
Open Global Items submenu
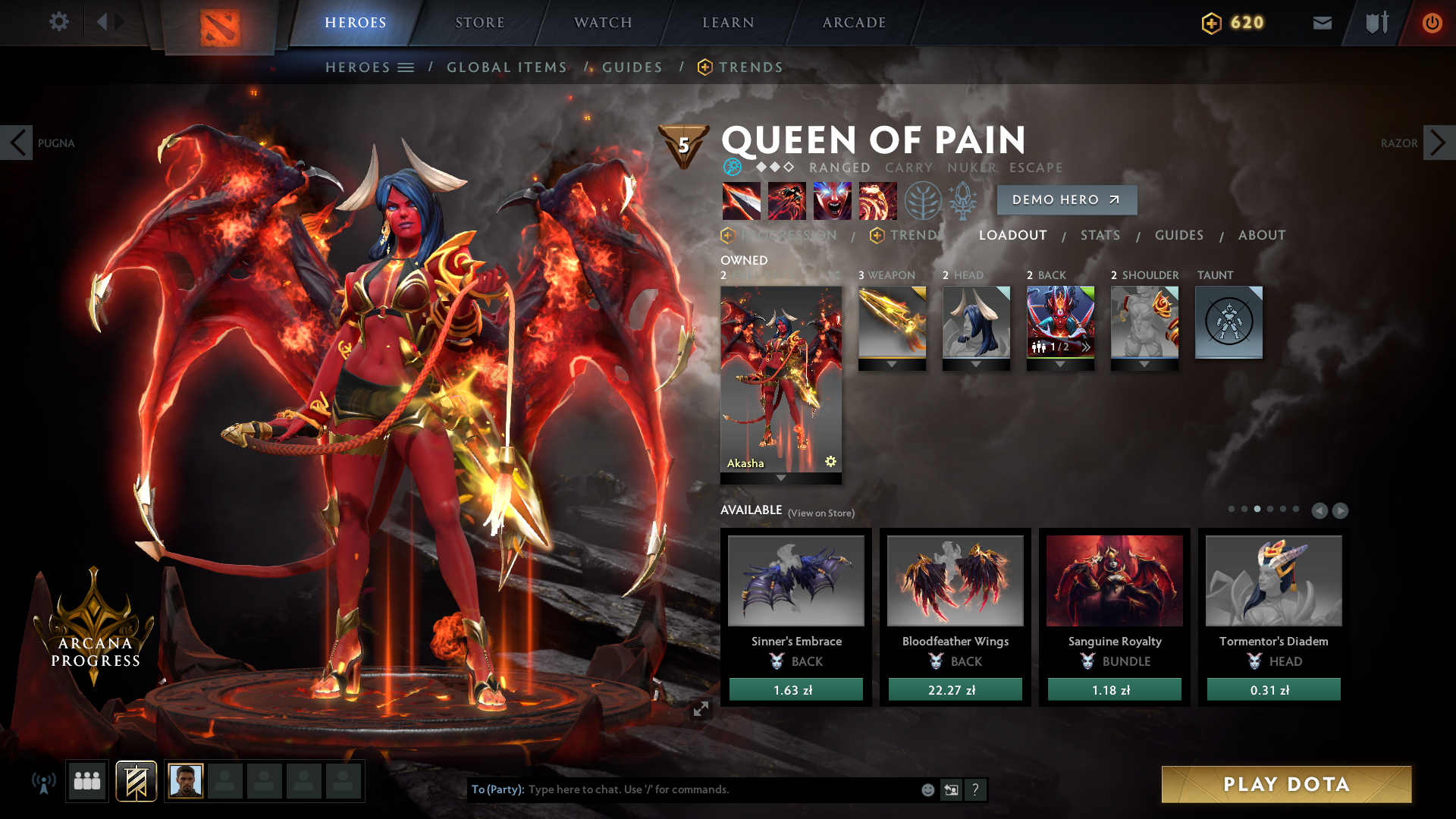tap(507, 67)
